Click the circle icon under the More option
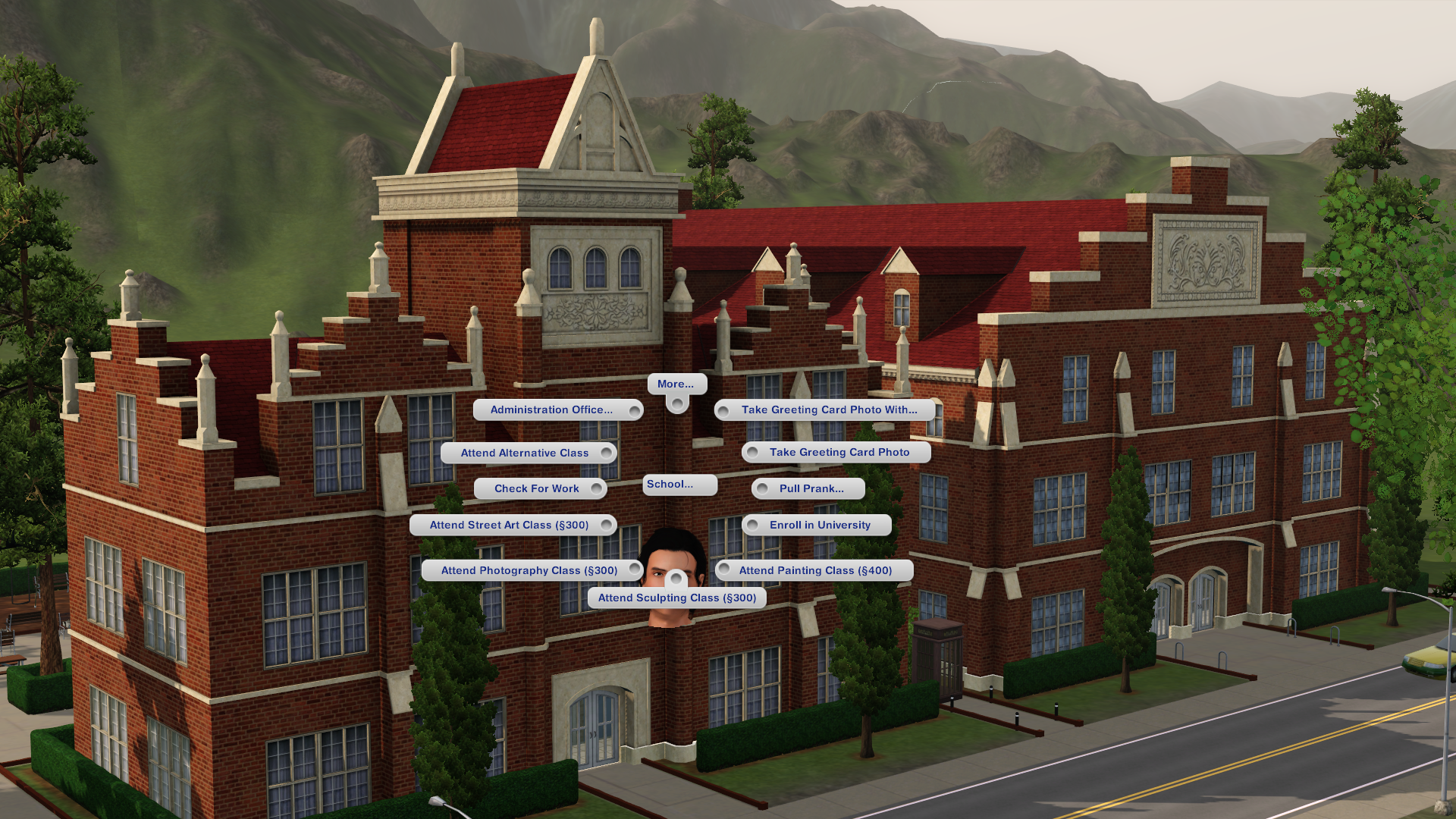The height and width of the screenshot is (819, 1456). (x=676, y=406)
